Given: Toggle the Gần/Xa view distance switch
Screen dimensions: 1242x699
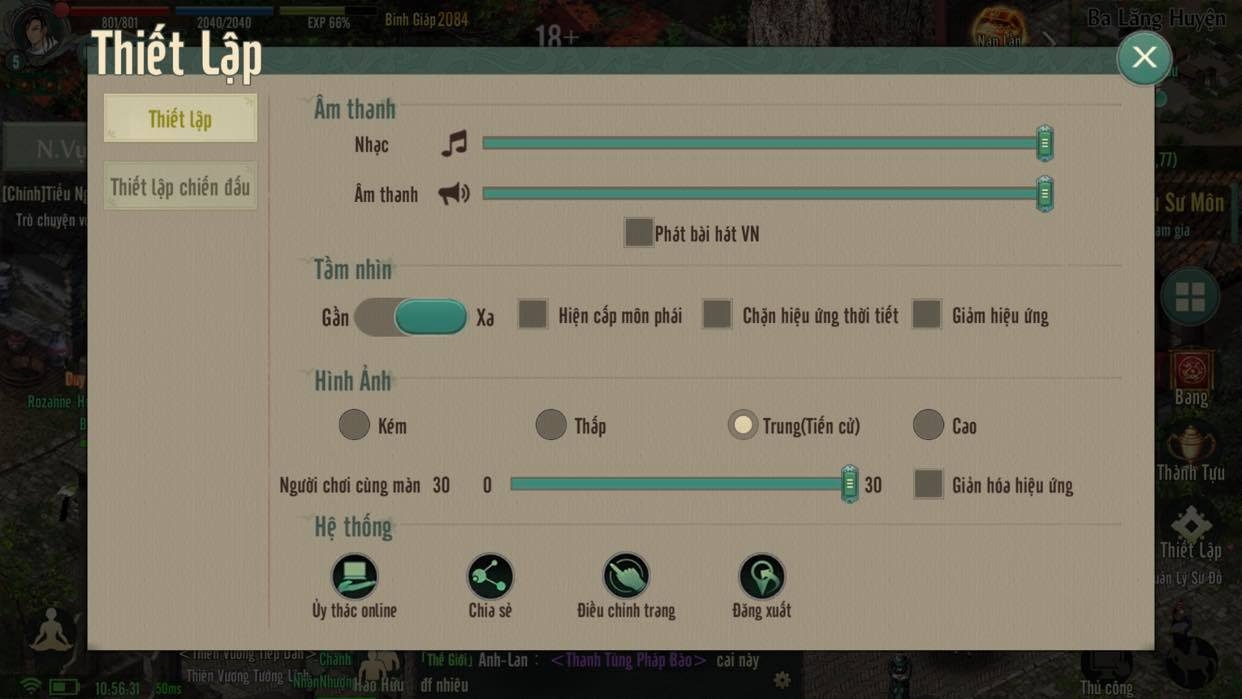Looking at the screenshot, I should 411,317.
